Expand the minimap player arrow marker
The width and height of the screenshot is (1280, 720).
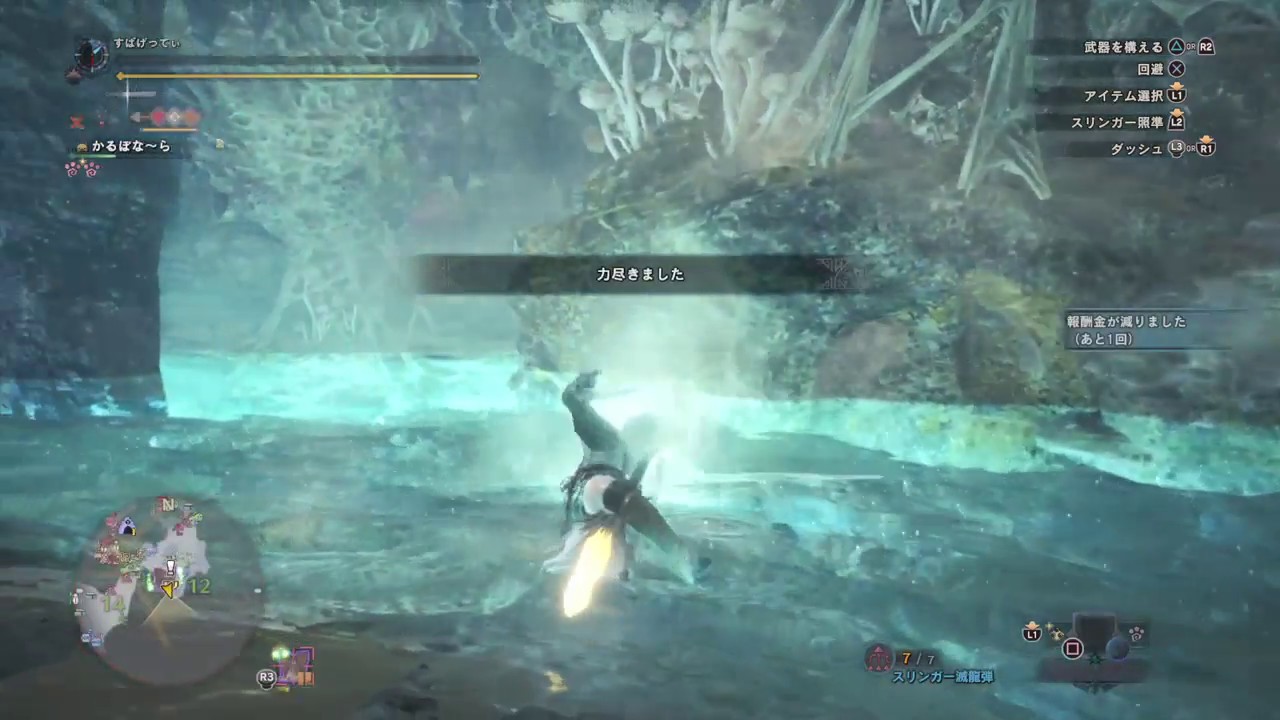point(168,590)
